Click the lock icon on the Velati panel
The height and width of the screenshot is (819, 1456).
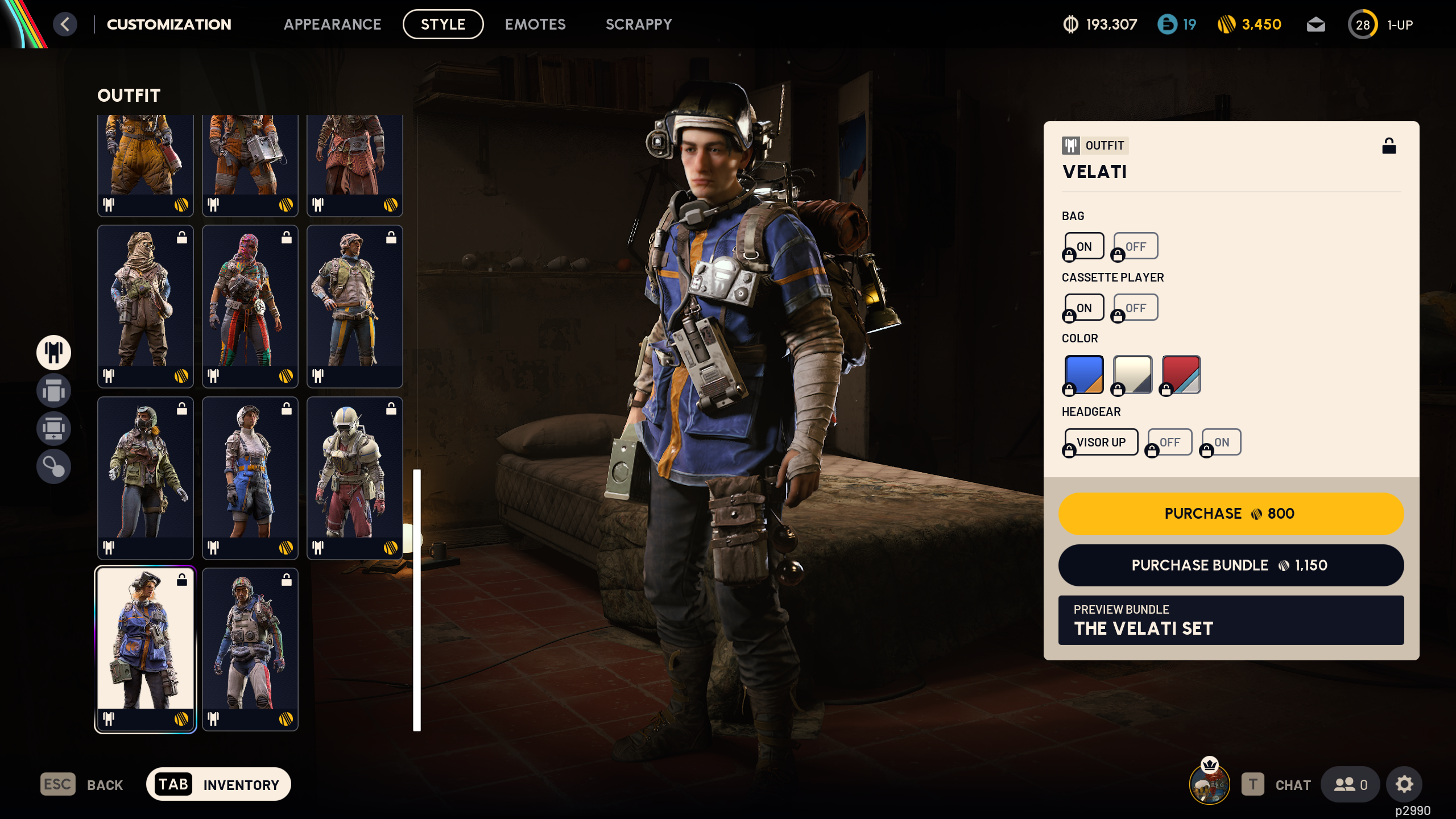pos(1390,147)
